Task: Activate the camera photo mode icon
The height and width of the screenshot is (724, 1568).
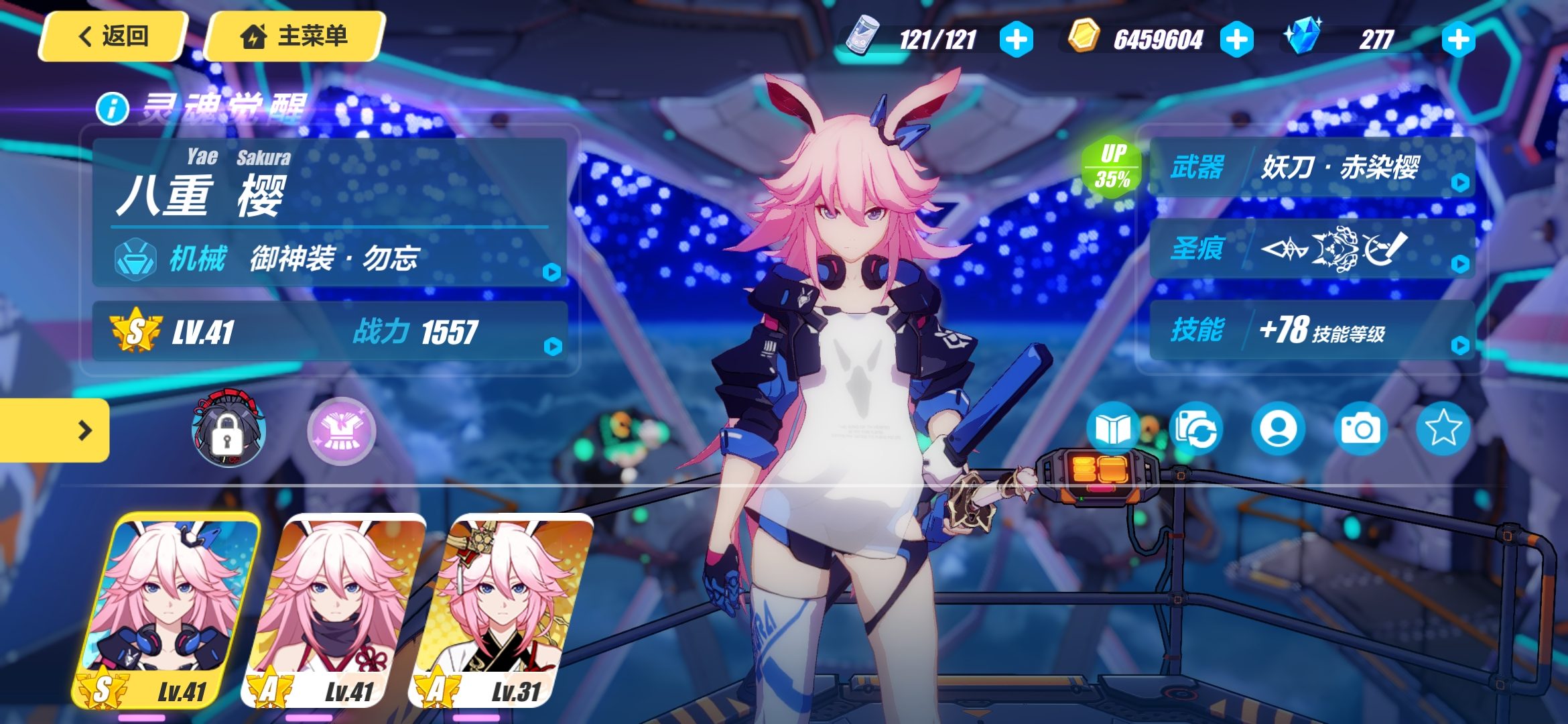Action: point(1360,429)
